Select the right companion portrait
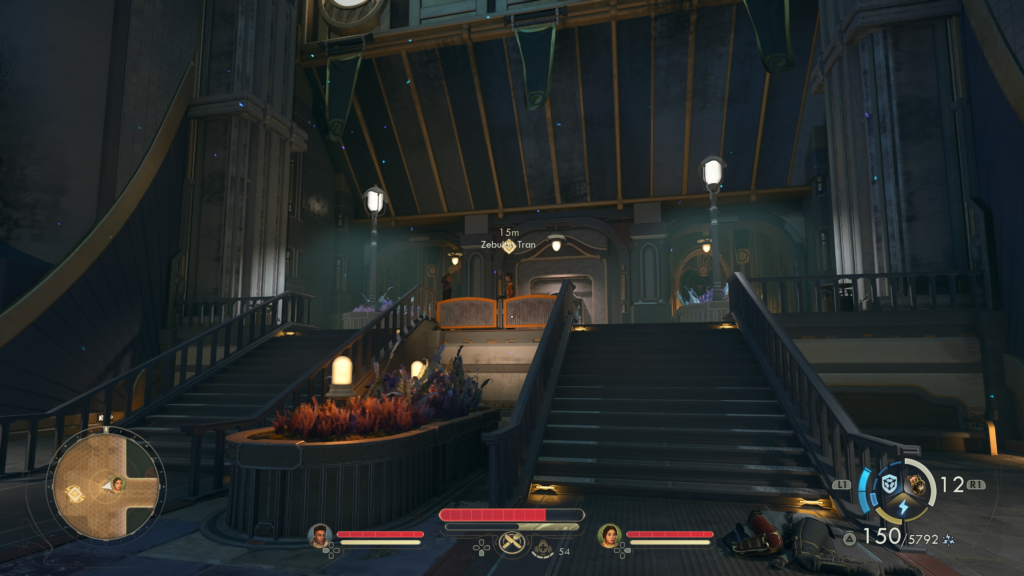 [609, 536]
